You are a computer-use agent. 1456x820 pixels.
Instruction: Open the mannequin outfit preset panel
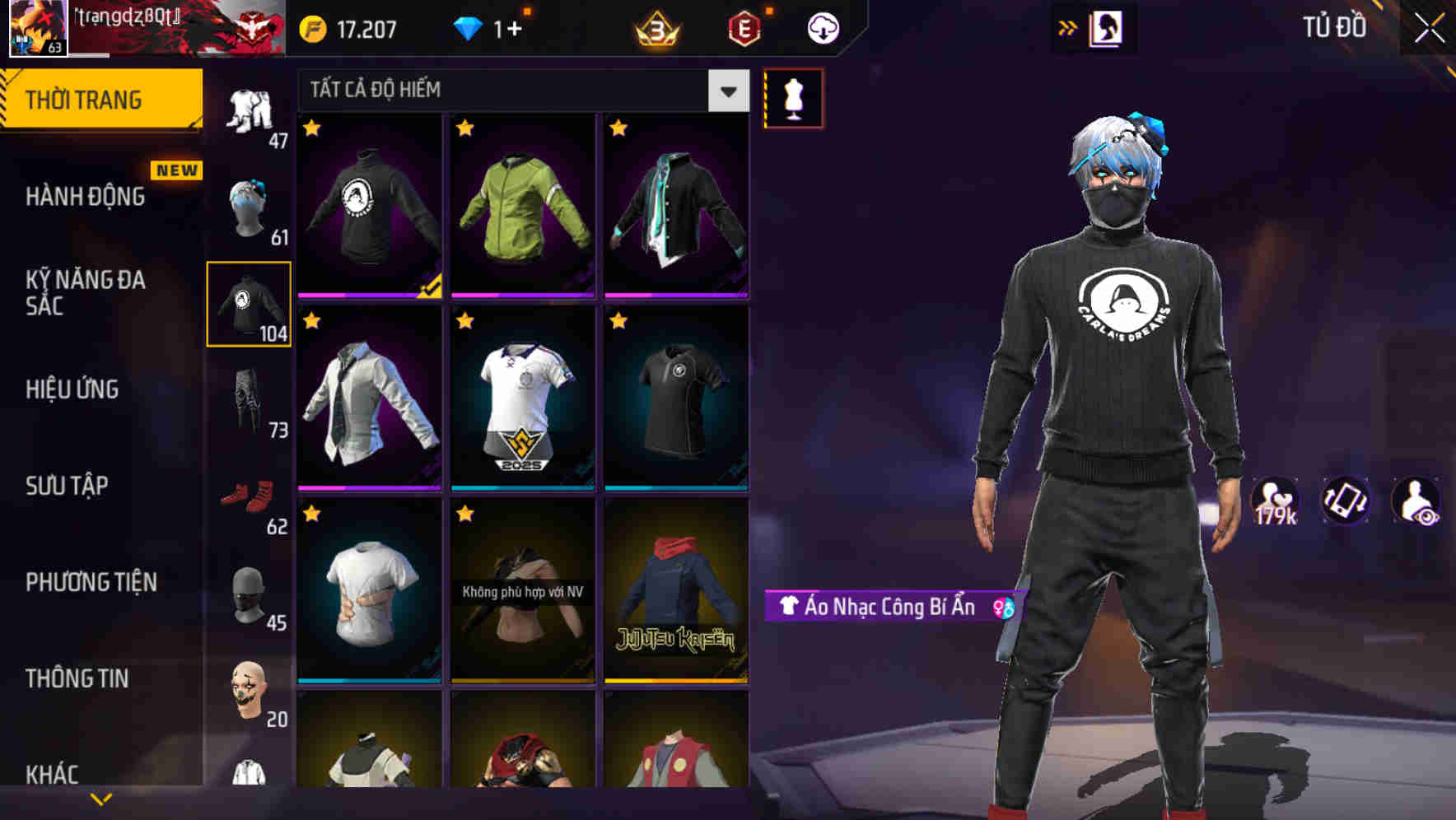tap(794, 97)
